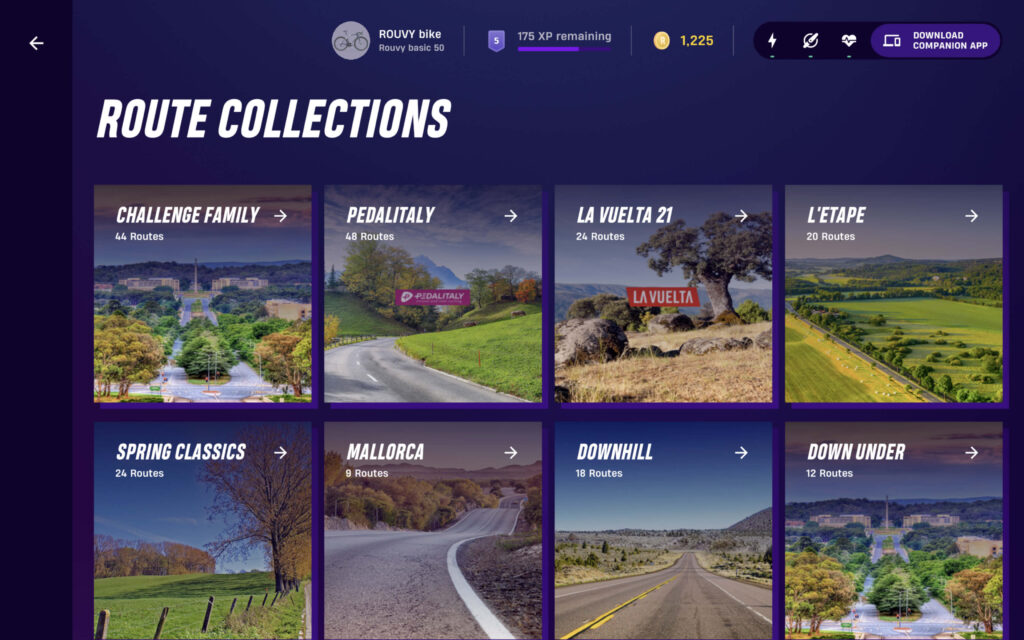Open the Downhill route collection
The height and width of the screenshot is (640, 1024).
[663, 530]
